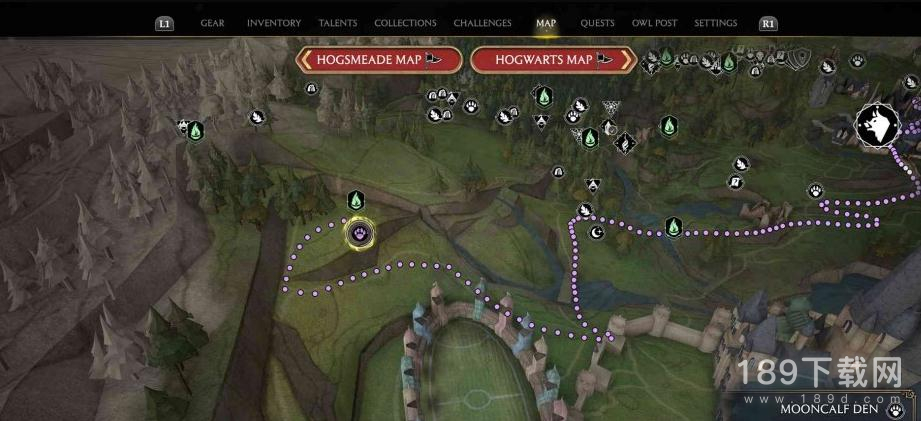Go to the Talents tab

click(338, 23)
